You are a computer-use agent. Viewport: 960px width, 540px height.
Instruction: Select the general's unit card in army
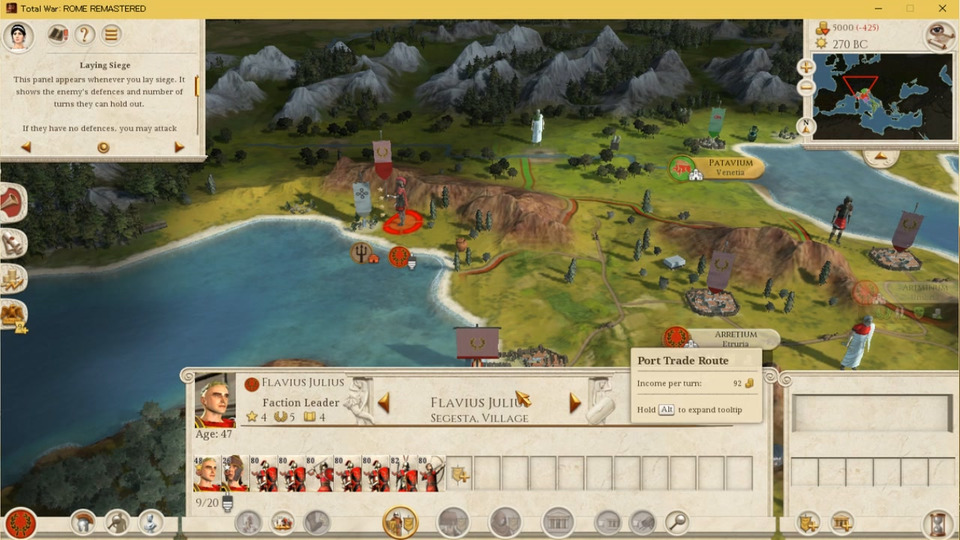(207, 473)
